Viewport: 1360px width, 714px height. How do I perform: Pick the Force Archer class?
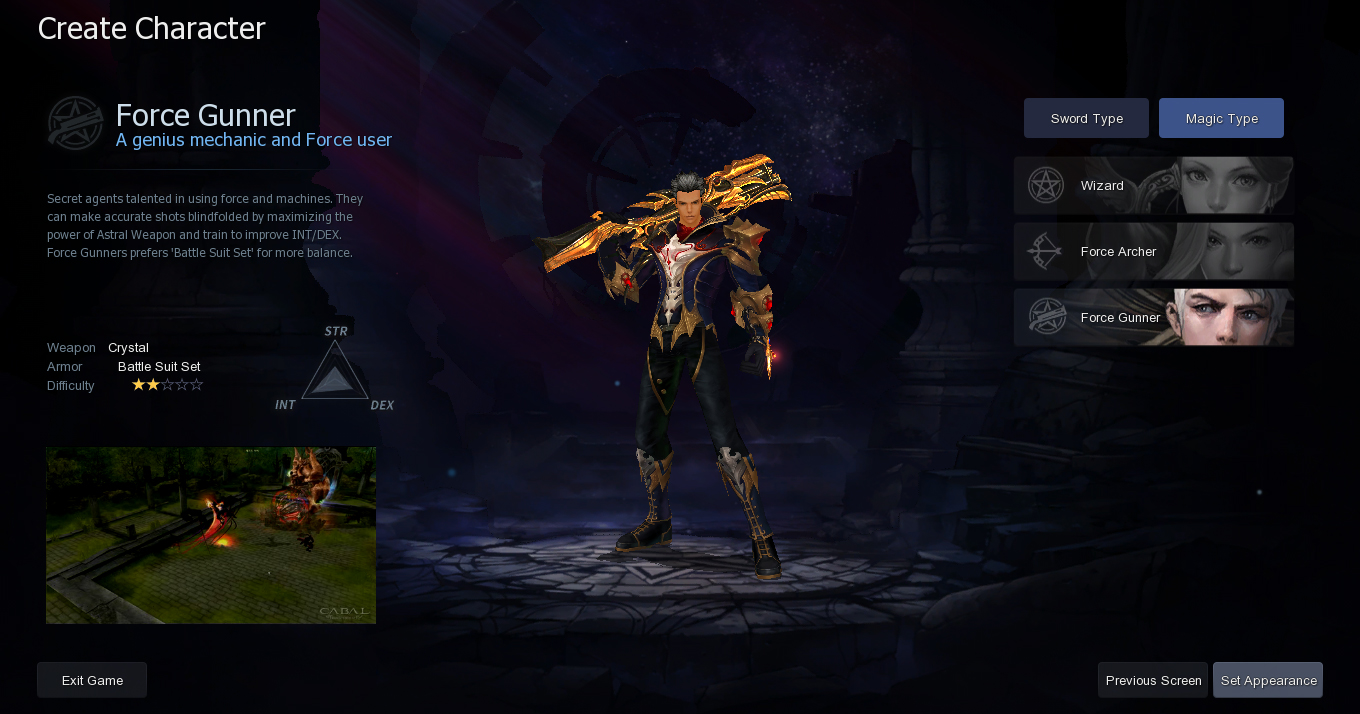1153,252
